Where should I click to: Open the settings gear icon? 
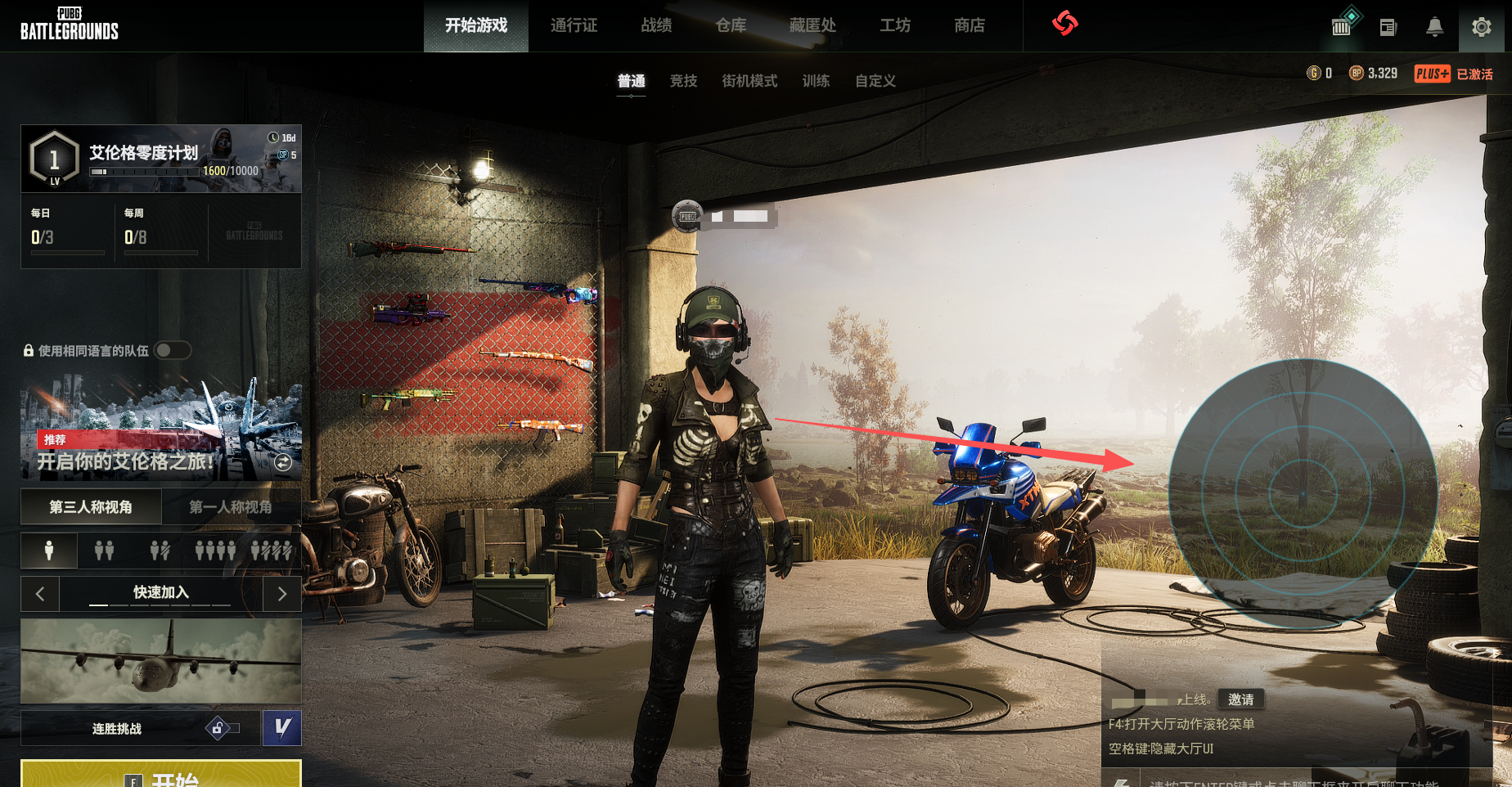pyautogui.click(x=1481, y=27)
